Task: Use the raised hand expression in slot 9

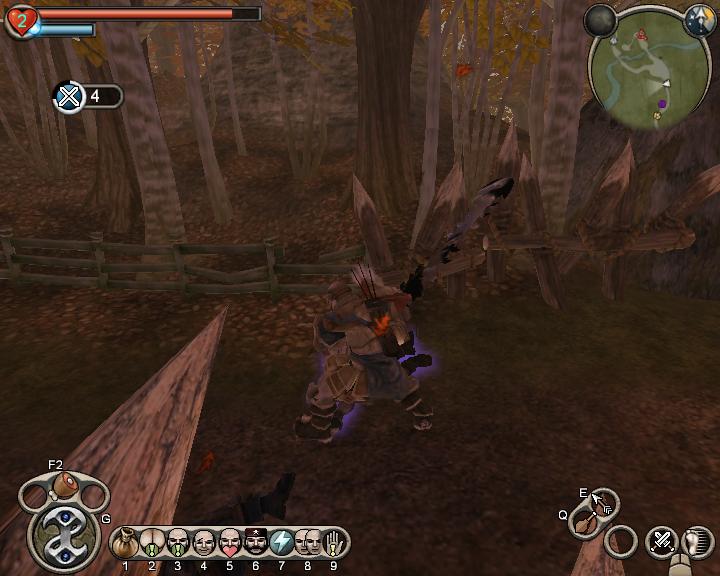Action: 334,544
